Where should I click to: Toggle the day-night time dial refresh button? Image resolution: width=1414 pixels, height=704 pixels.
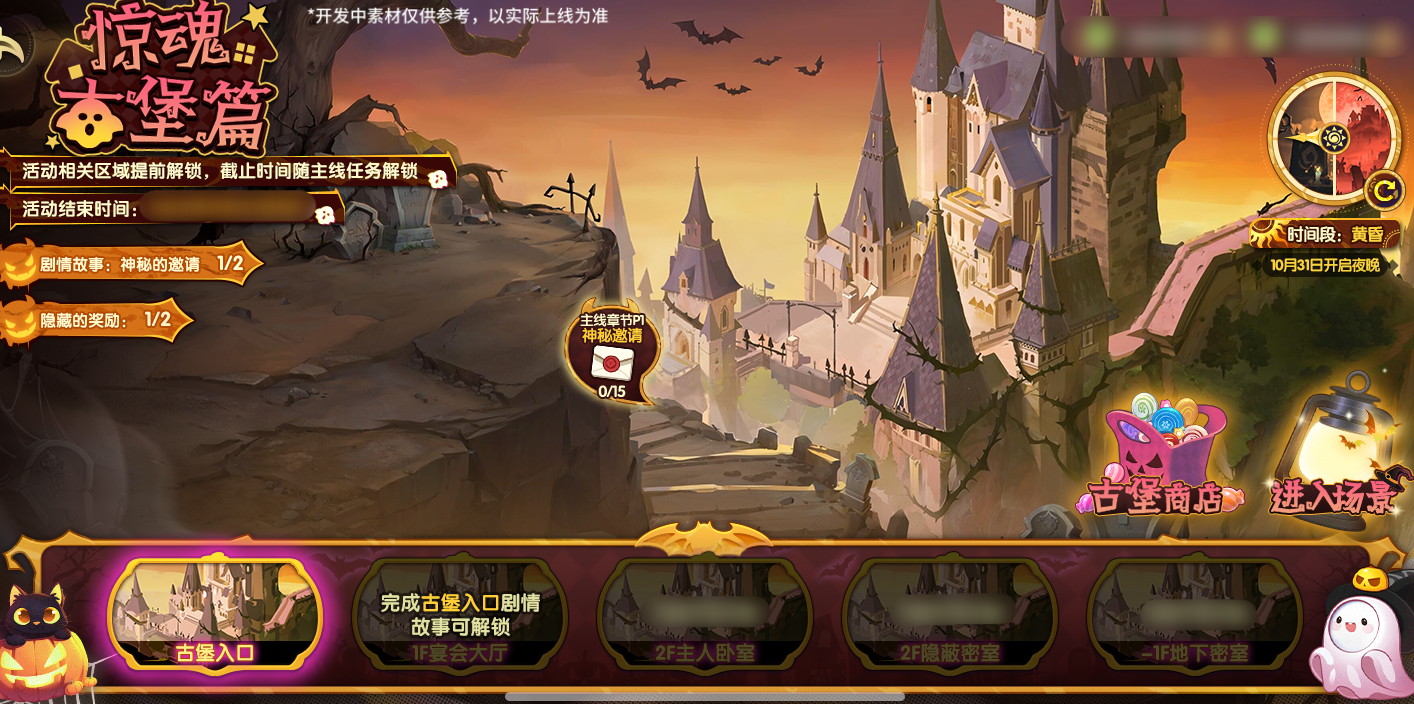tap(1383, 189)
